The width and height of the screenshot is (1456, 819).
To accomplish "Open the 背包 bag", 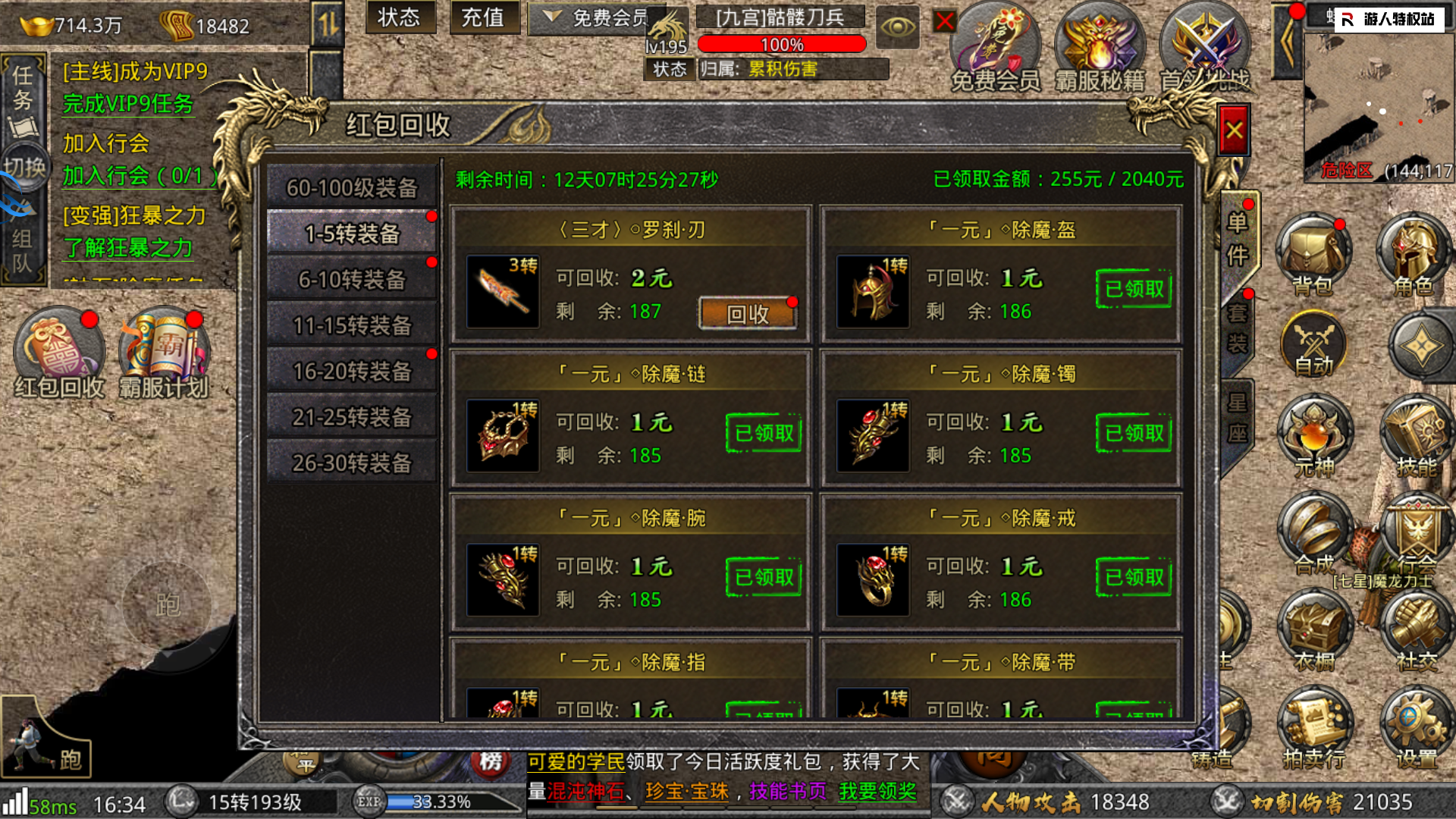I will (1313, 254).
